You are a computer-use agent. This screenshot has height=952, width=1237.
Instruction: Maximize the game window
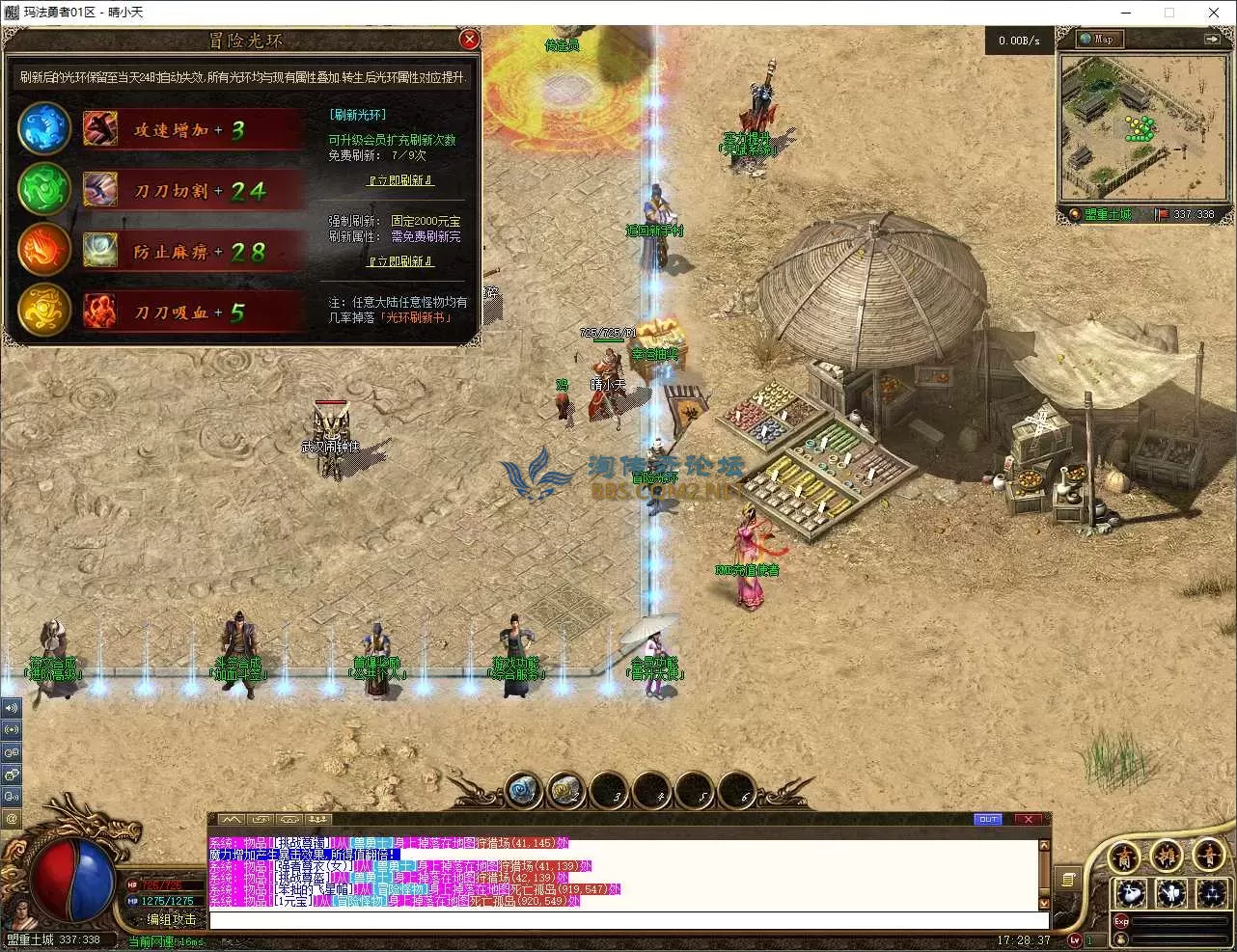pos(1169,13)
